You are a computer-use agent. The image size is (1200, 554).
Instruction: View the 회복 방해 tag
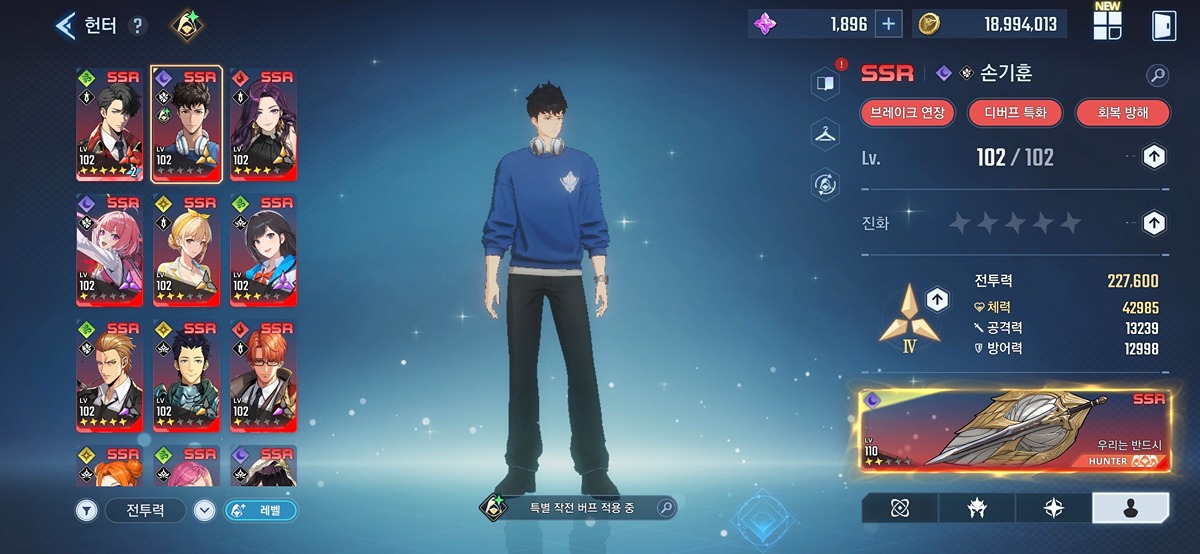click(x=1122, y=113)
